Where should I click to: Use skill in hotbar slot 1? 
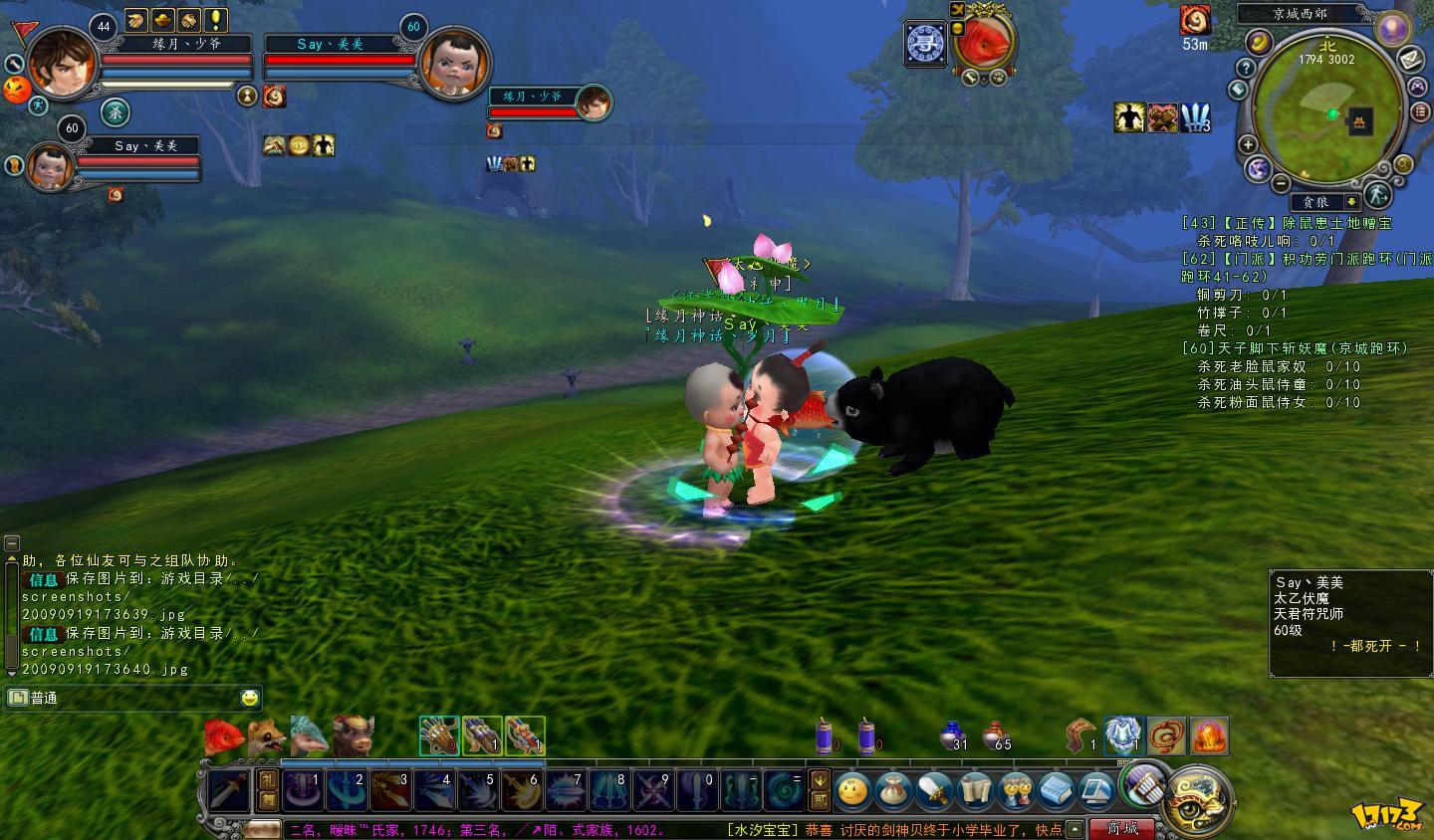point(301,791)
